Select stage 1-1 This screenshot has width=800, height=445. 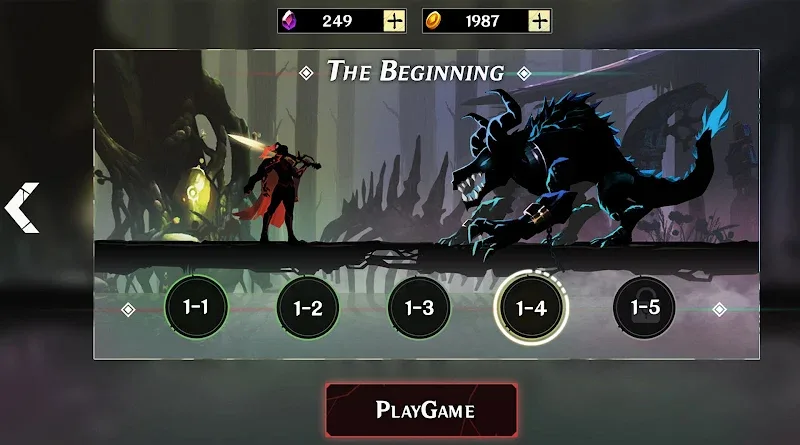(195, 307)
